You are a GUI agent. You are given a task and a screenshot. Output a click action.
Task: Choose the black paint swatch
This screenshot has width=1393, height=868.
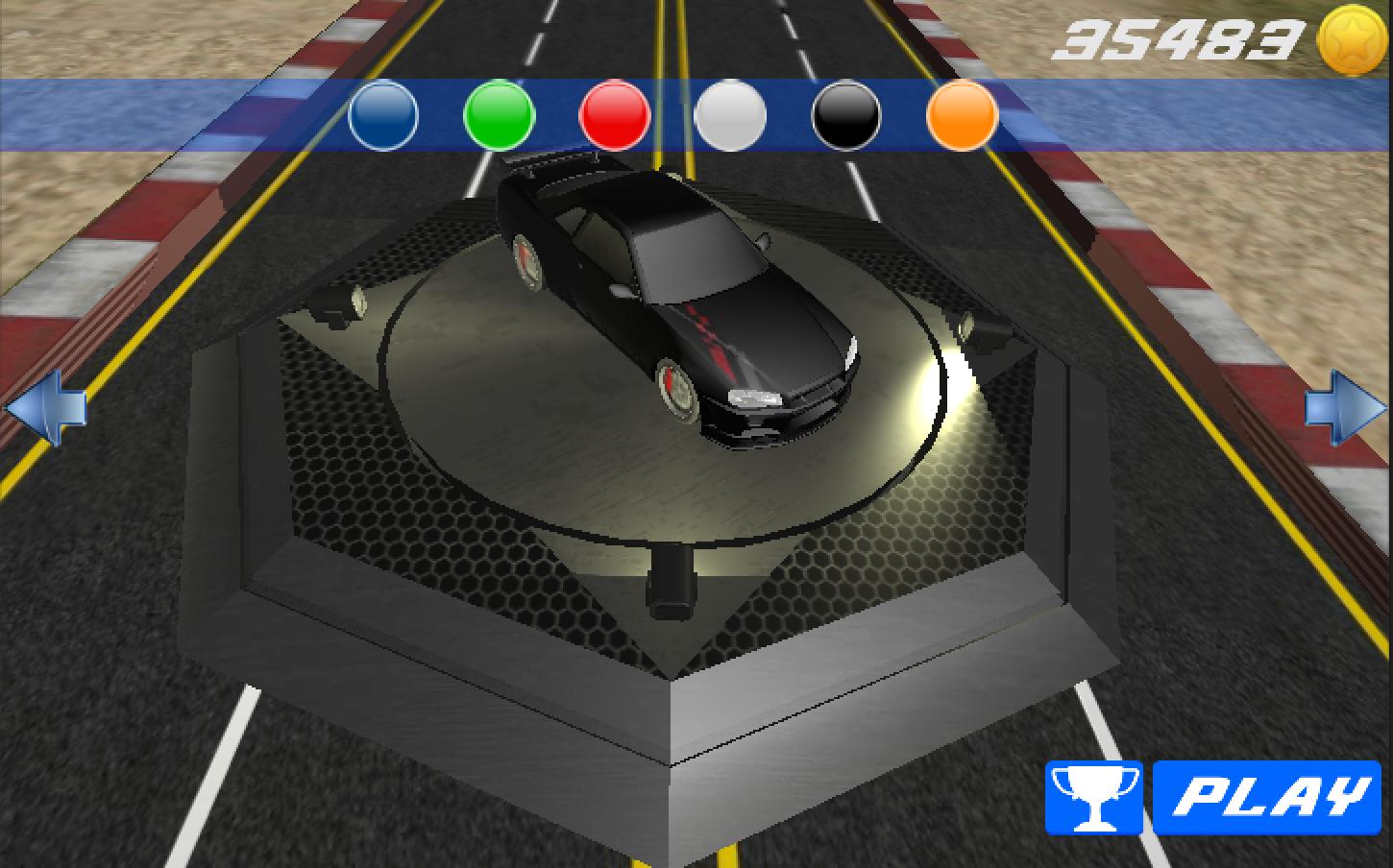tap(846, 115)
